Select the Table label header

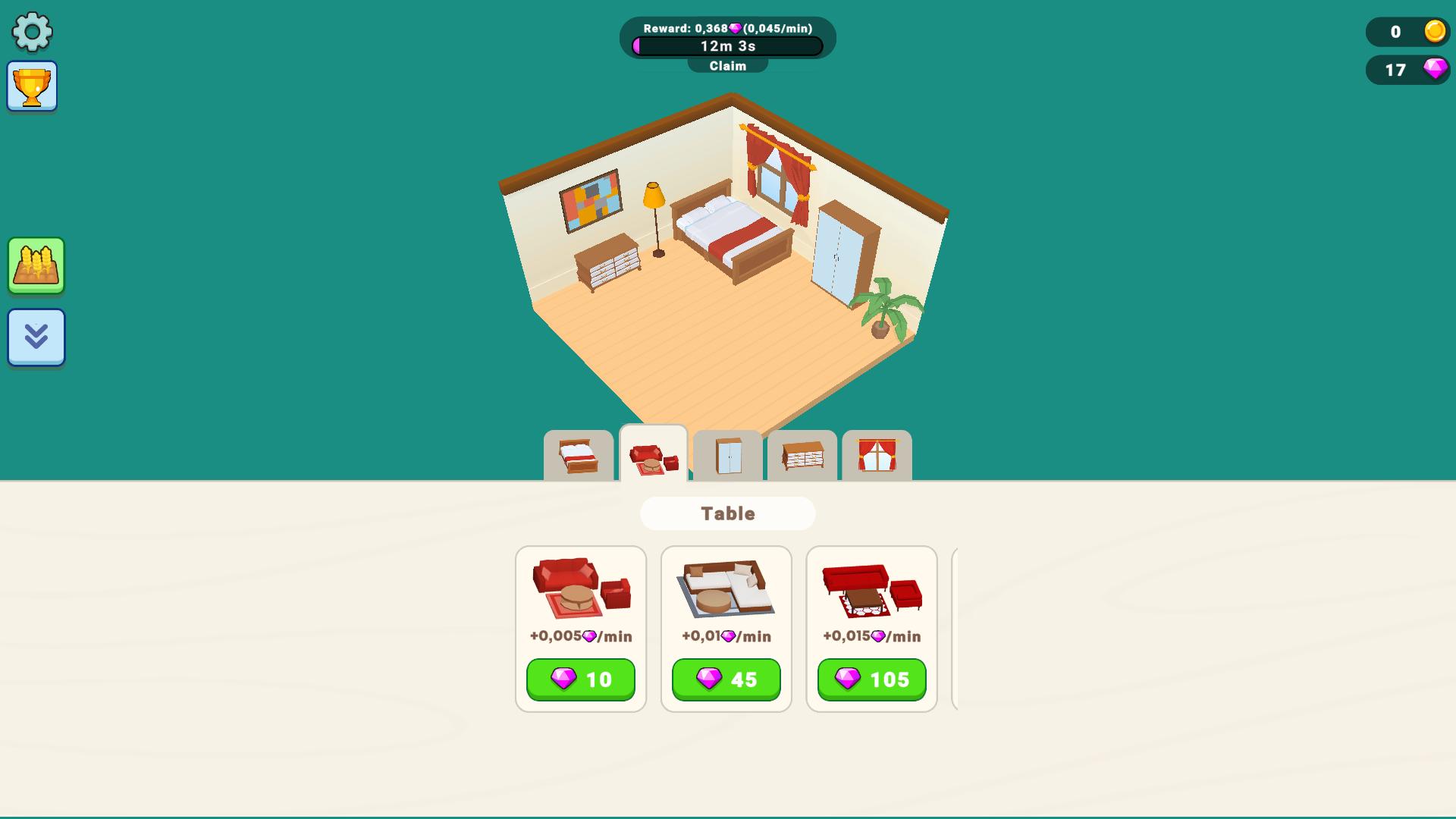(727, 513)
